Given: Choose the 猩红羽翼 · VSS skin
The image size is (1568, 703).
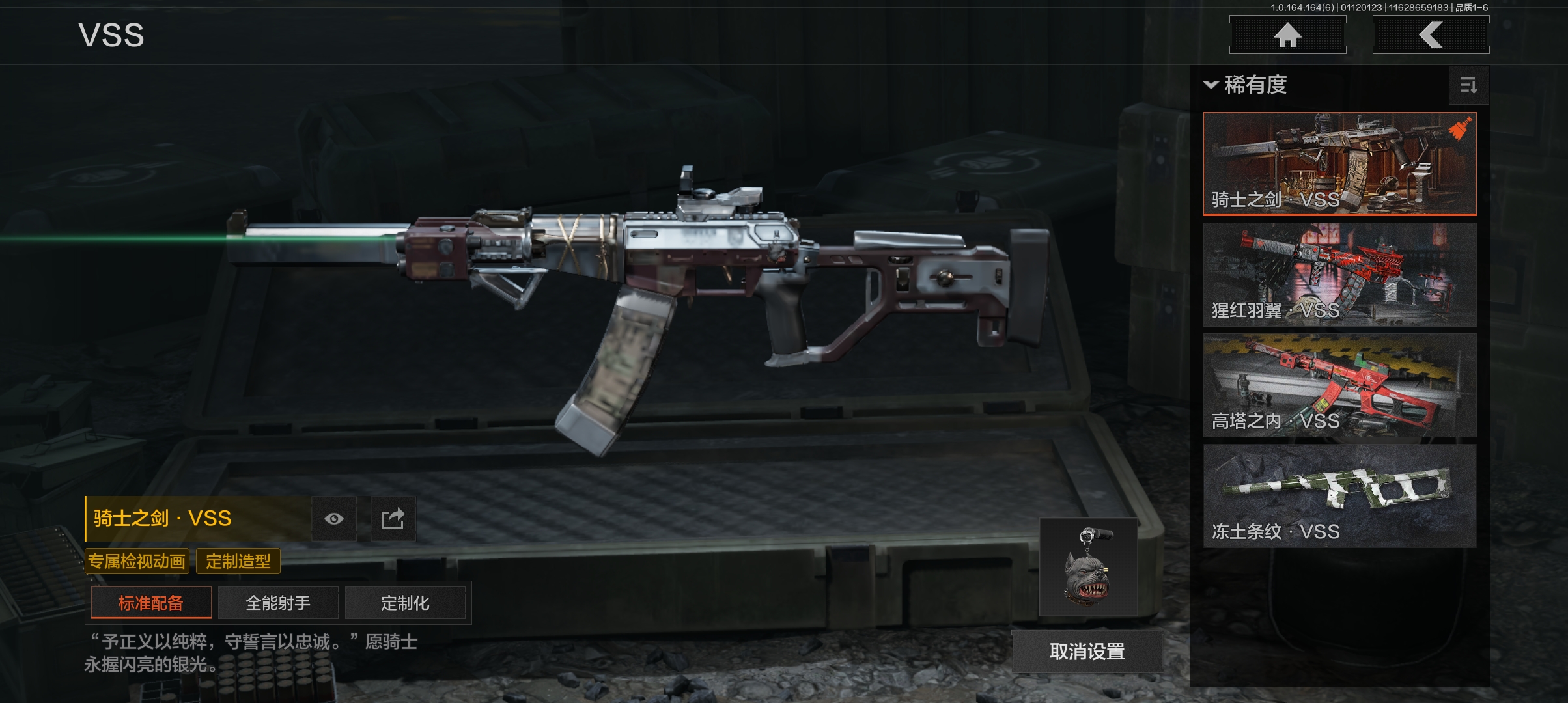Looking at the screenshot, I should (x=1339, y=274).
